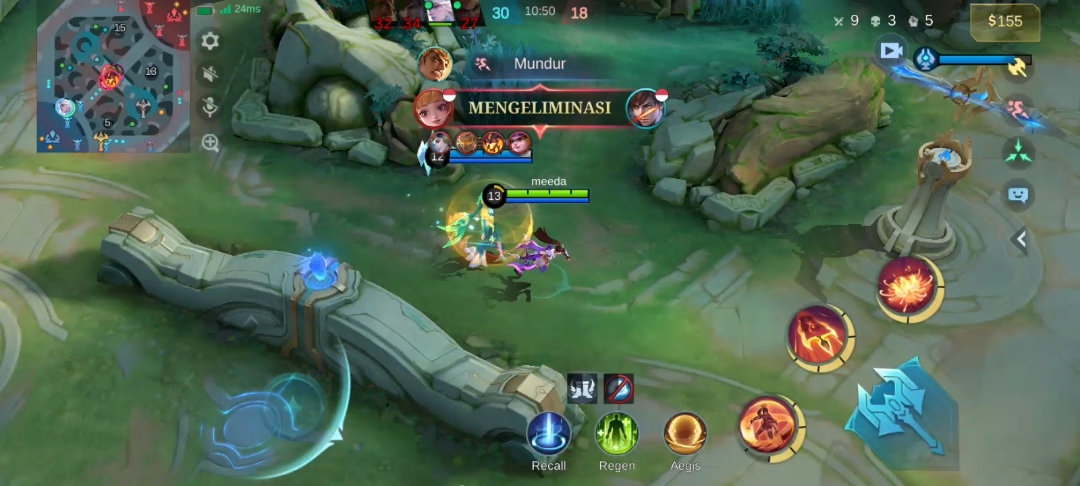This screenshot has height=486, width=1080.
Task: Cast the Recall spell
Action: [548, 433]
